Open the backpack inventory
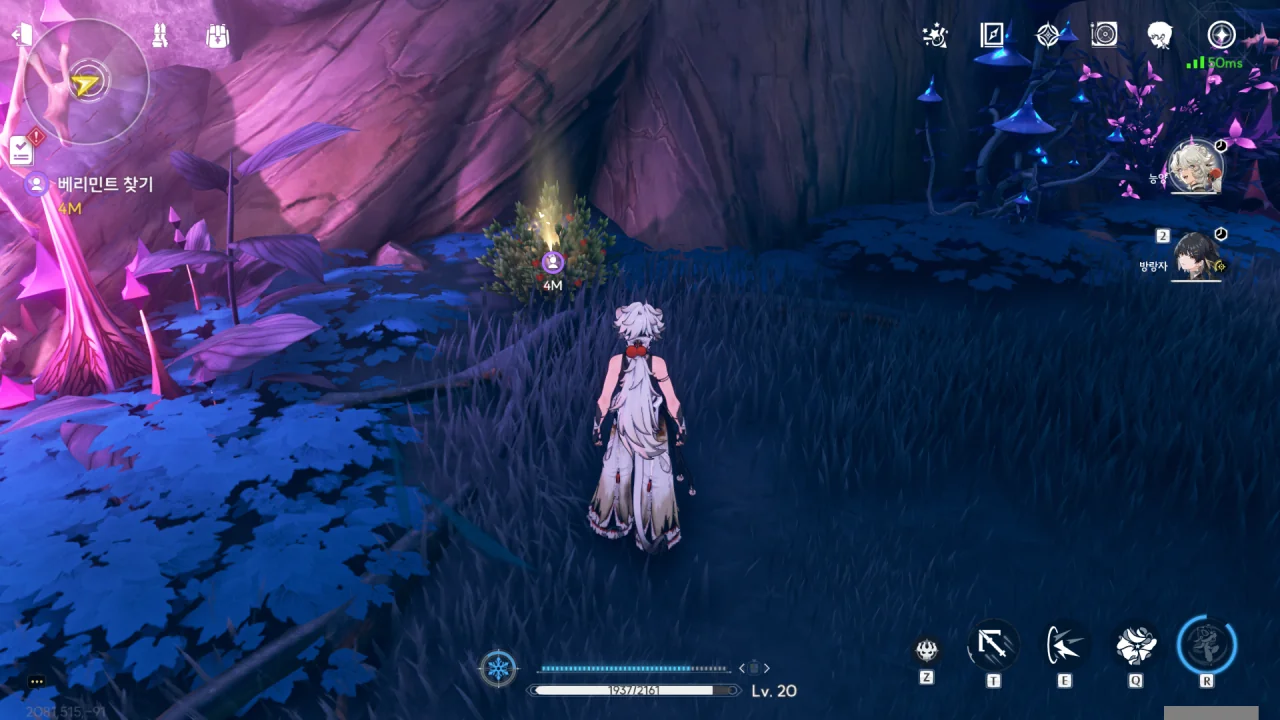 (218, 36)
